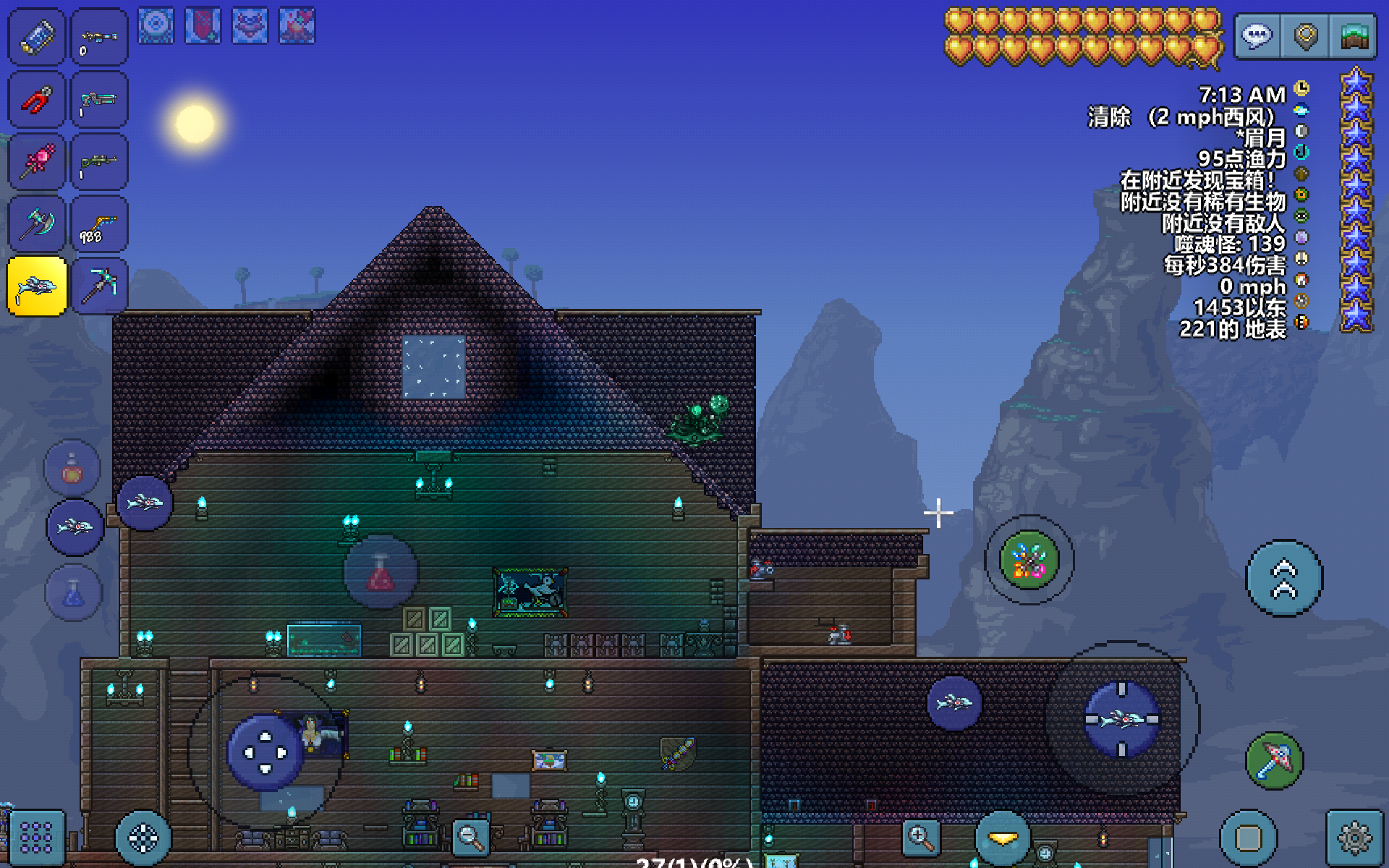Use the blue mana potion quick button
1389x868 pixels.
pyautogui.click(x=73, y=594)
